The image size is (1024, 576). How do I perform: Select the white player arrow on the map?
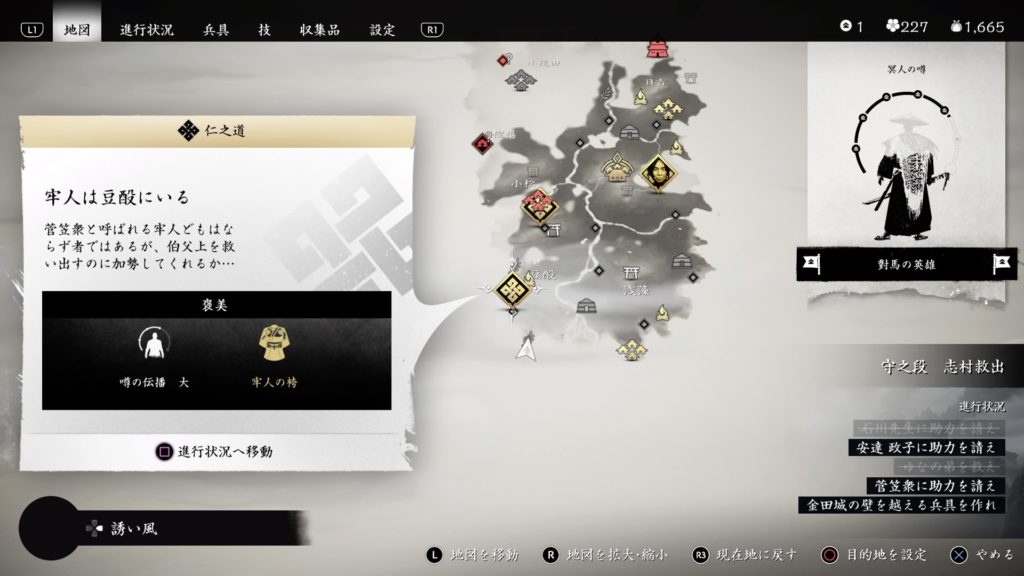(x=524, y=347)
